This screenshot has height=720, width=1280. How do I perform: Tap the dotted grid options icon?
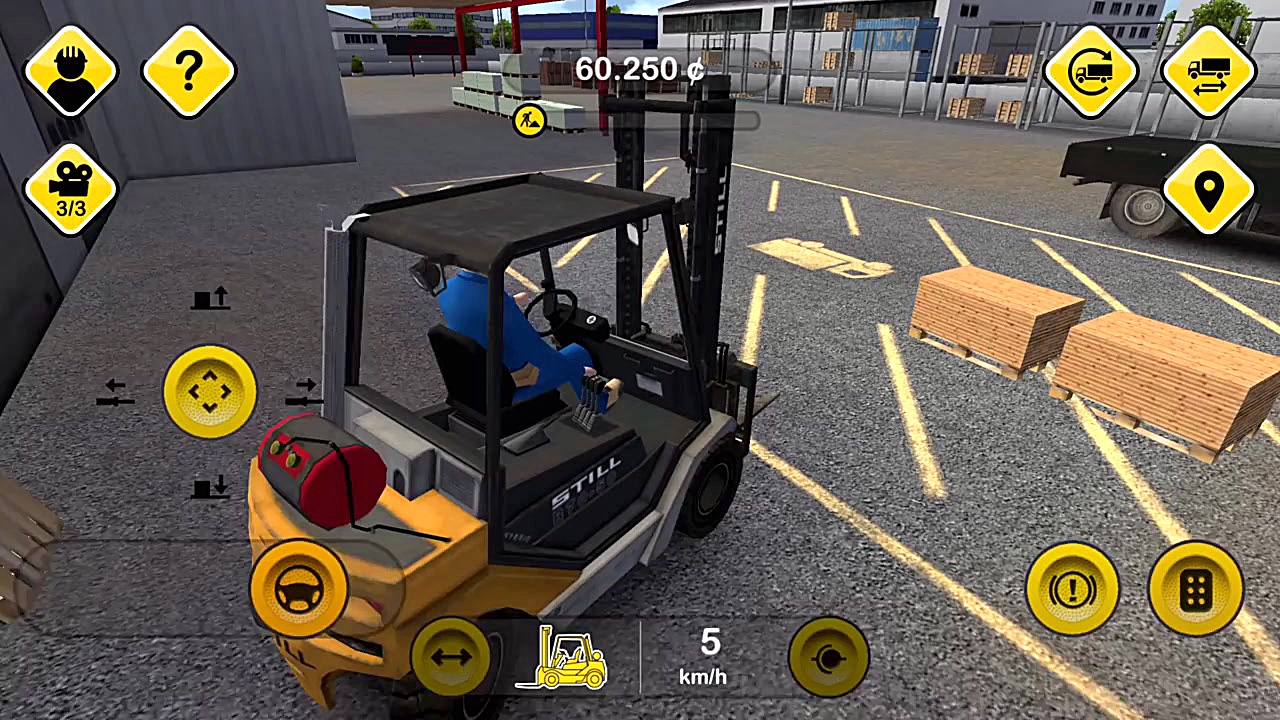click(1196, 588)
